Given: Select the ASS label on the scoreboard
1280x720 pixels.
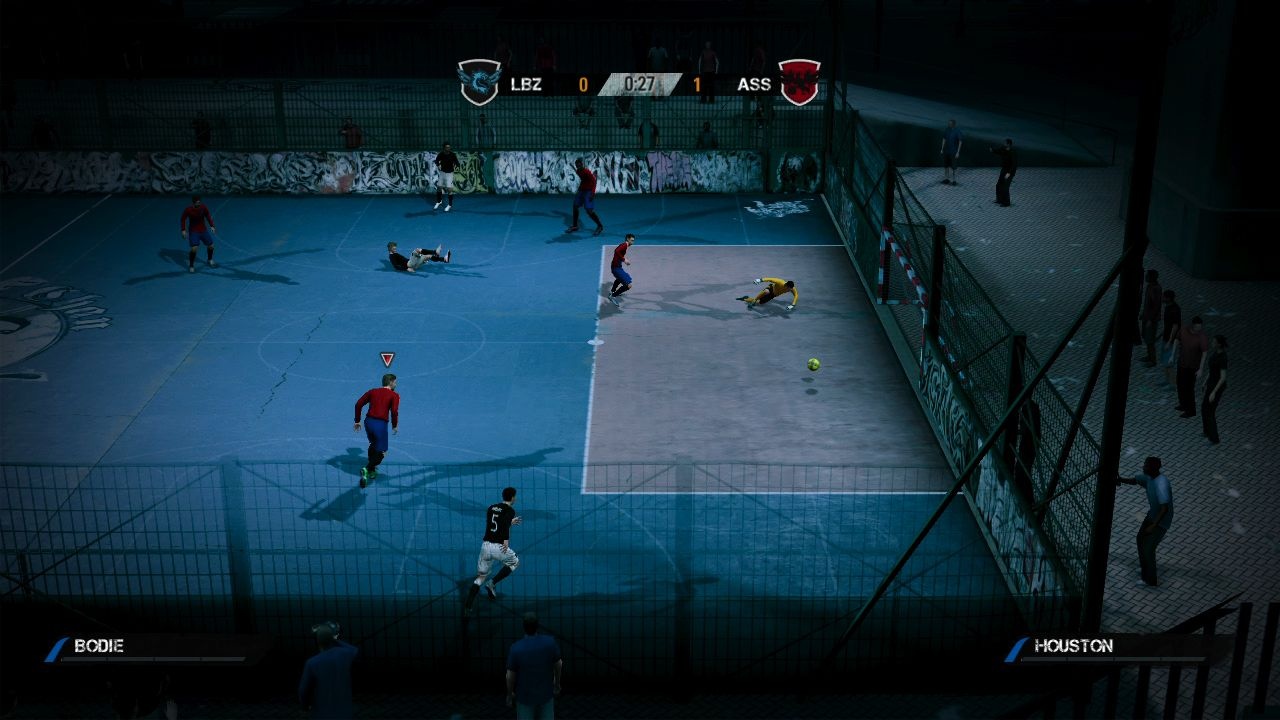Looking at the screenshot, I should tap(753, 84).
